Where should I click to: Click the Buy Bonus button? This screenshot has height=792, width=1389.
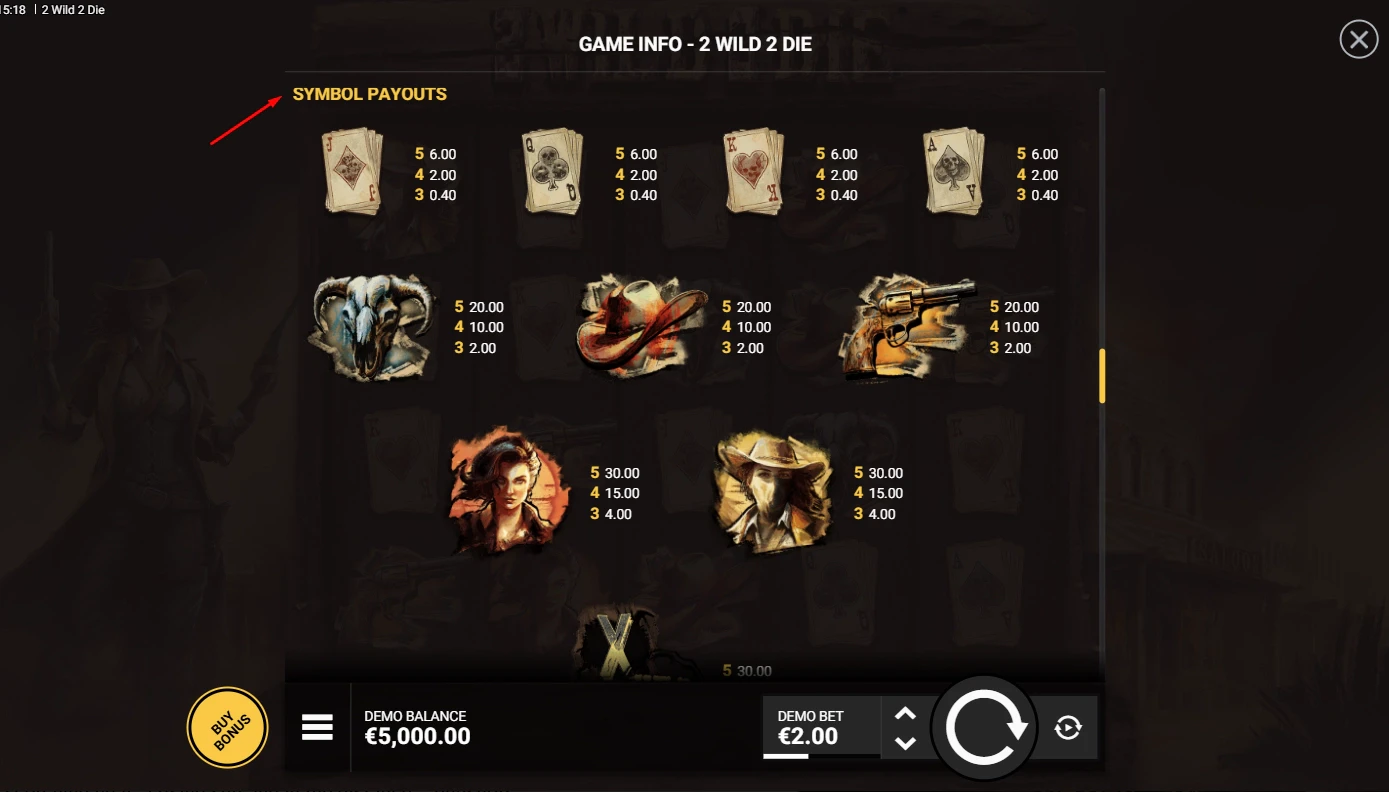pos(227,727)
